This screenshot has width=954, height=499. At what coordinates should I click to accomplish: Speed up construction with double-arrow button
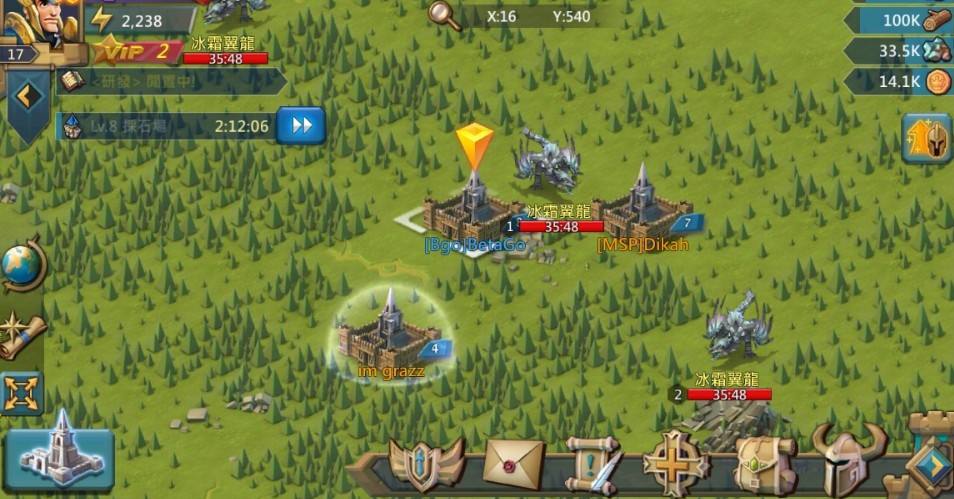[x=301, y=126]
